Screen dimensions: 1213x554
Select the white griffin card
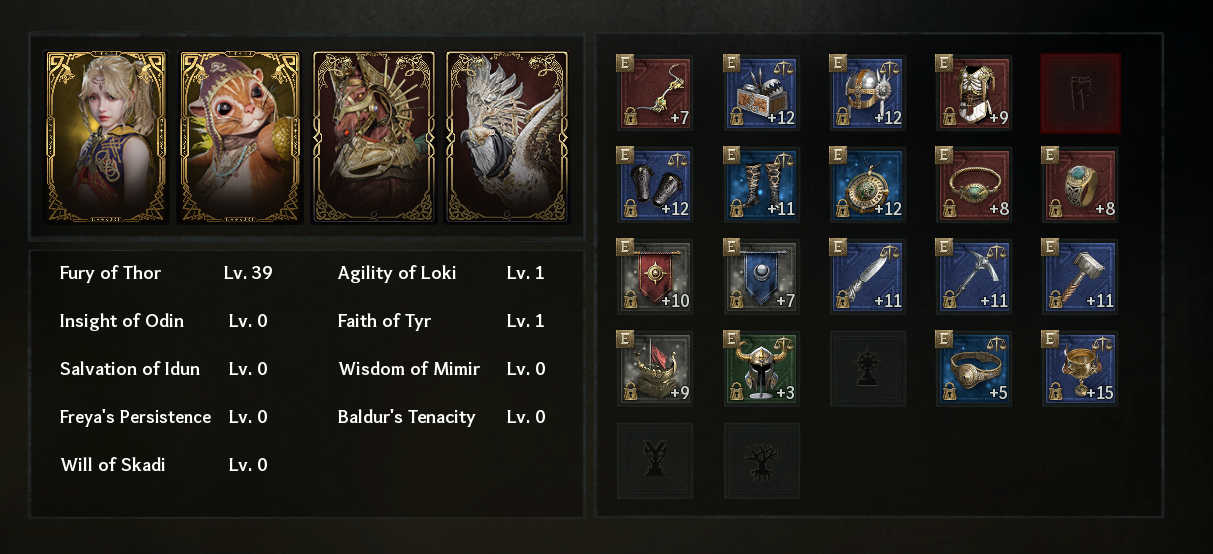point(507,137)
